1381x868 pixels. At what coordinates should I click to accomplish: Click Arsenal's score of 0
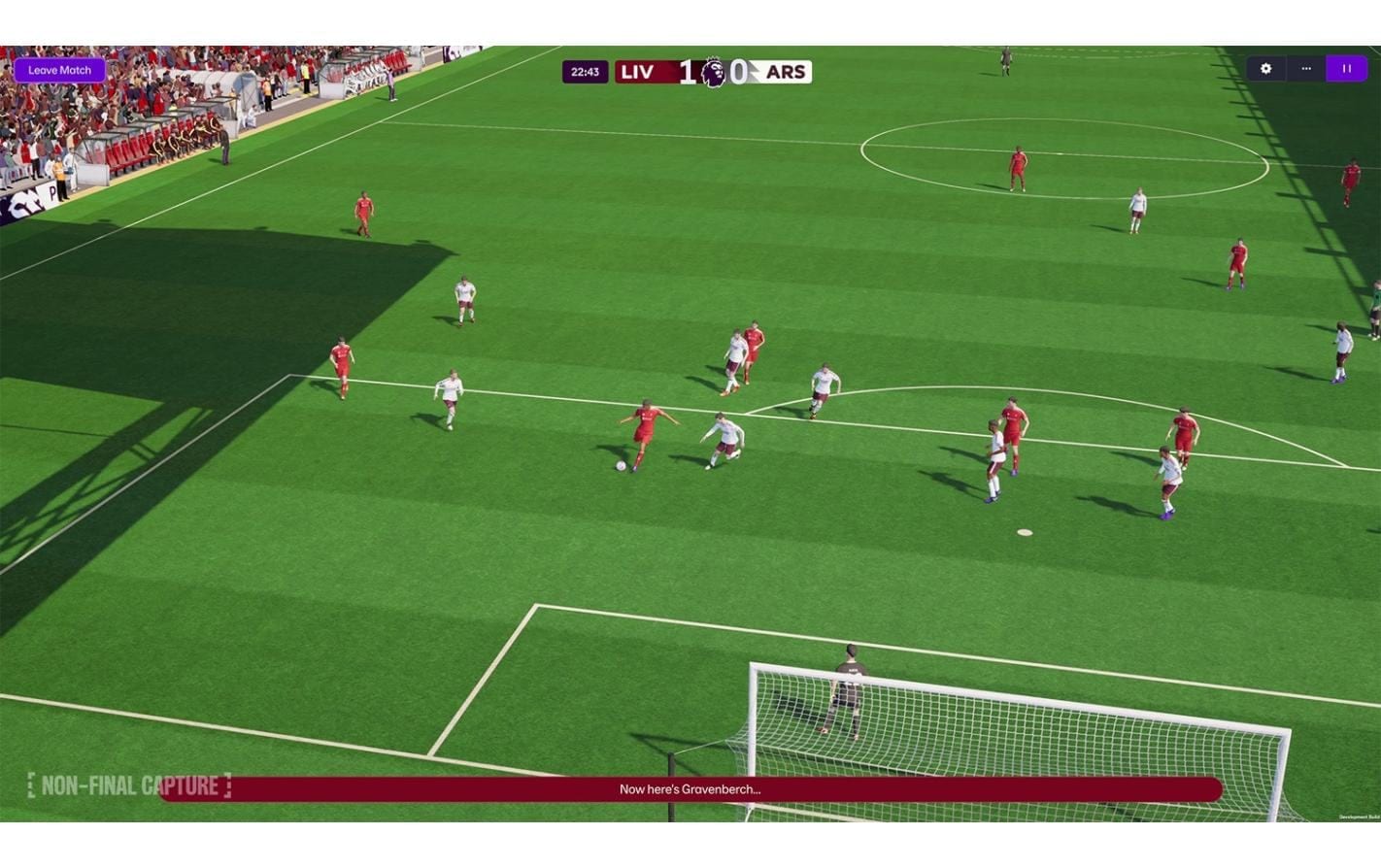(740, 70)
